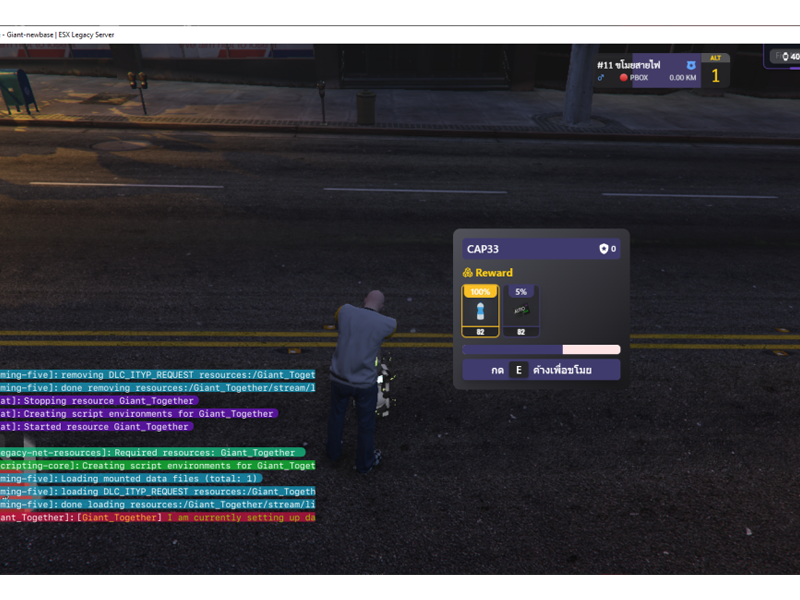Click the CAP33 header bar
Screen dimensions: 800x600
pos(540,249)
